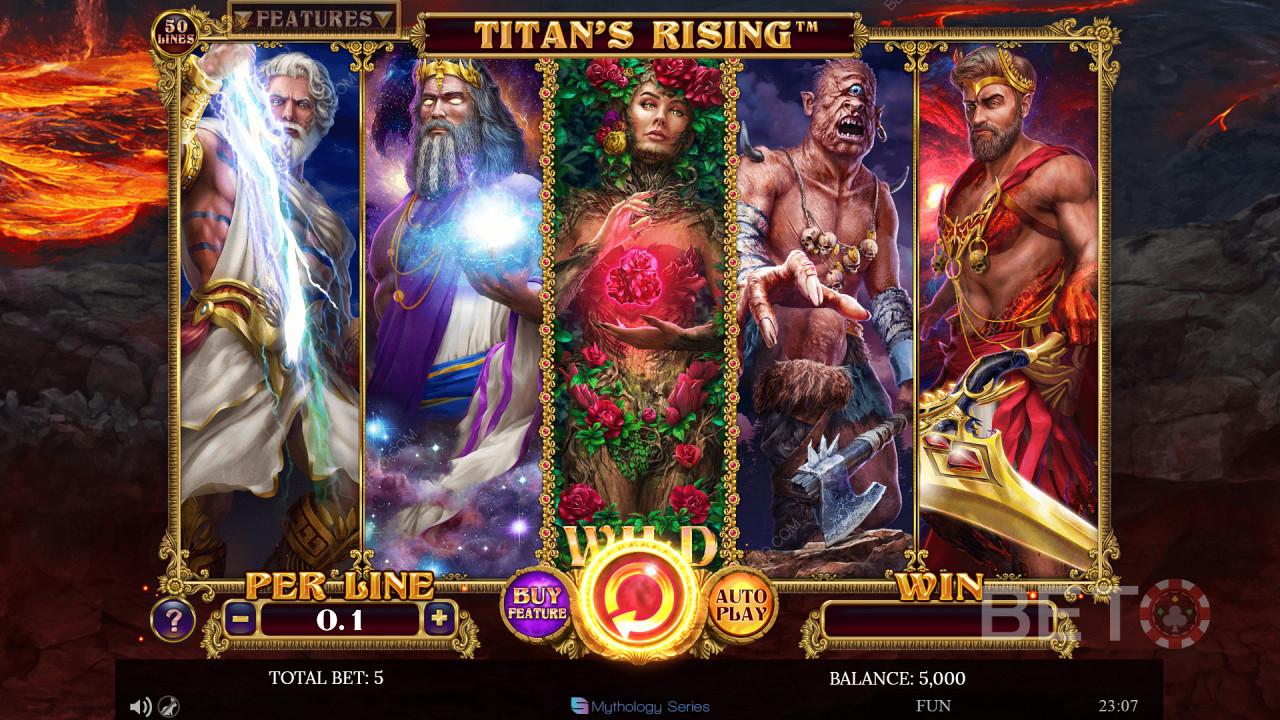Open the Mythology Series link
The height and width of the screenshot is (720, 1280).
coord(640,707)
